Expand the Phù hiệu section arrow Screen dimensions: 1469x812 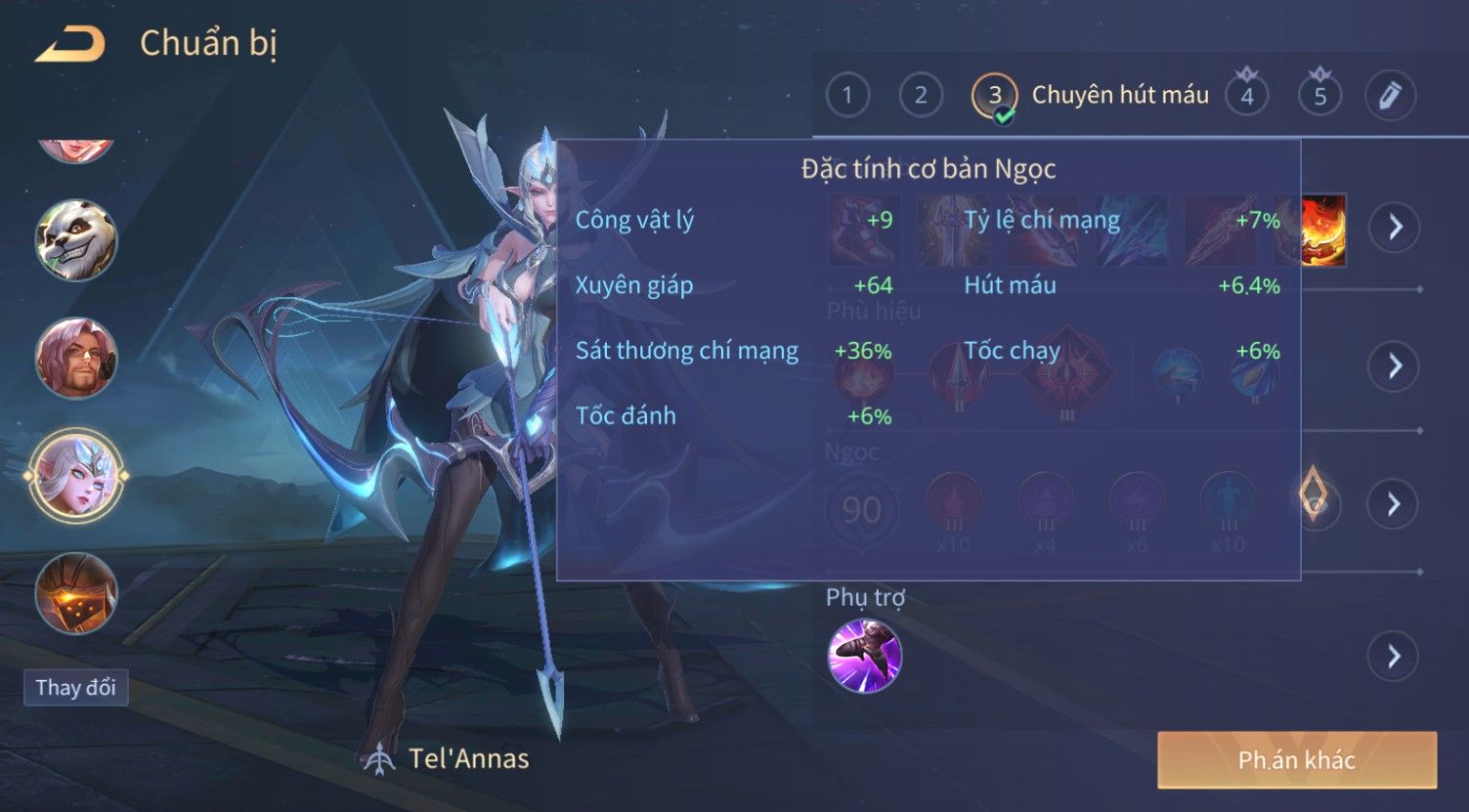pyautogui.click(x=1395, y=366)
